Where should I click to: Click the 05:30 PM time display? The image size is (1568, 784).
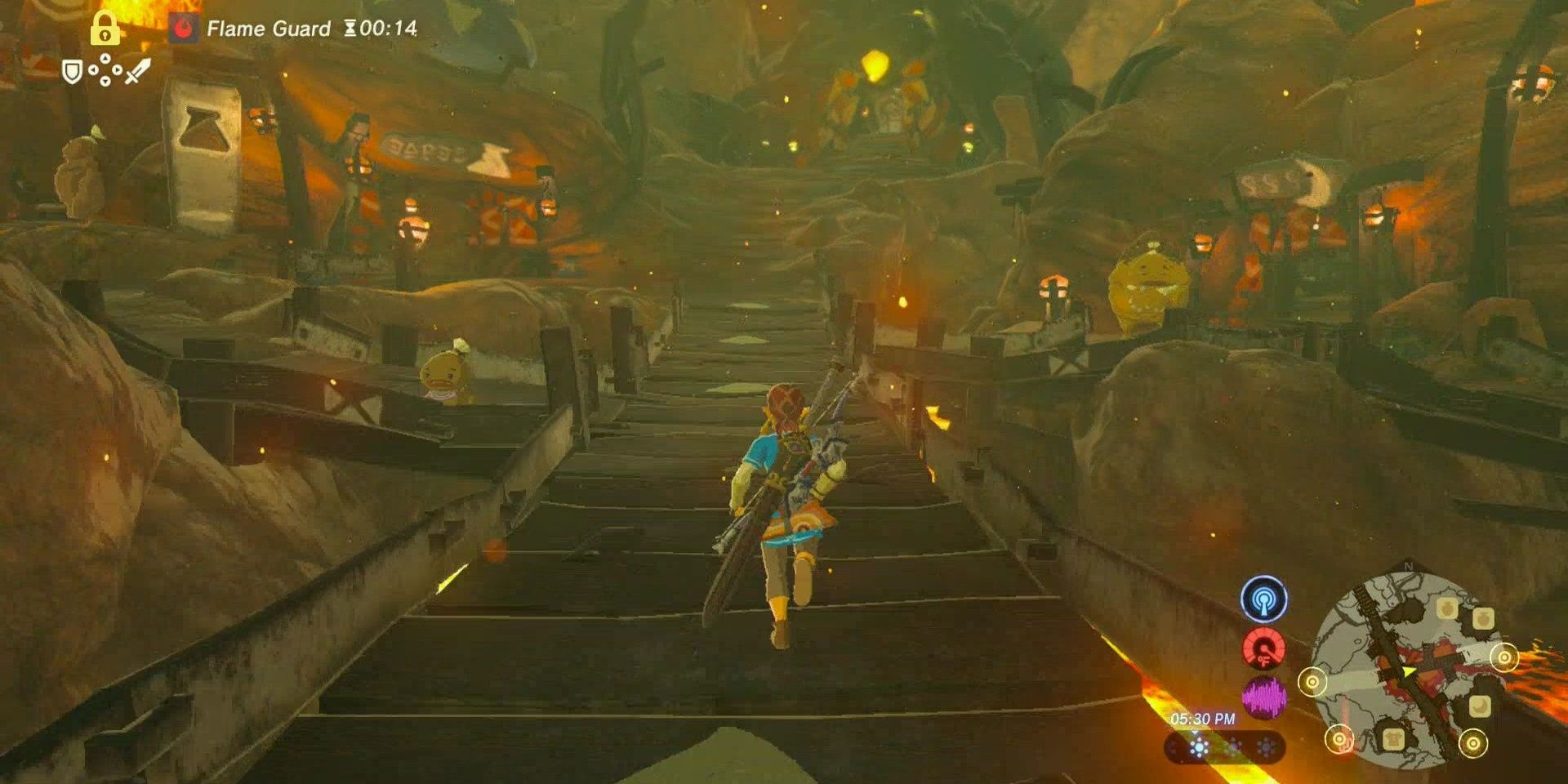coord(1203,719)
